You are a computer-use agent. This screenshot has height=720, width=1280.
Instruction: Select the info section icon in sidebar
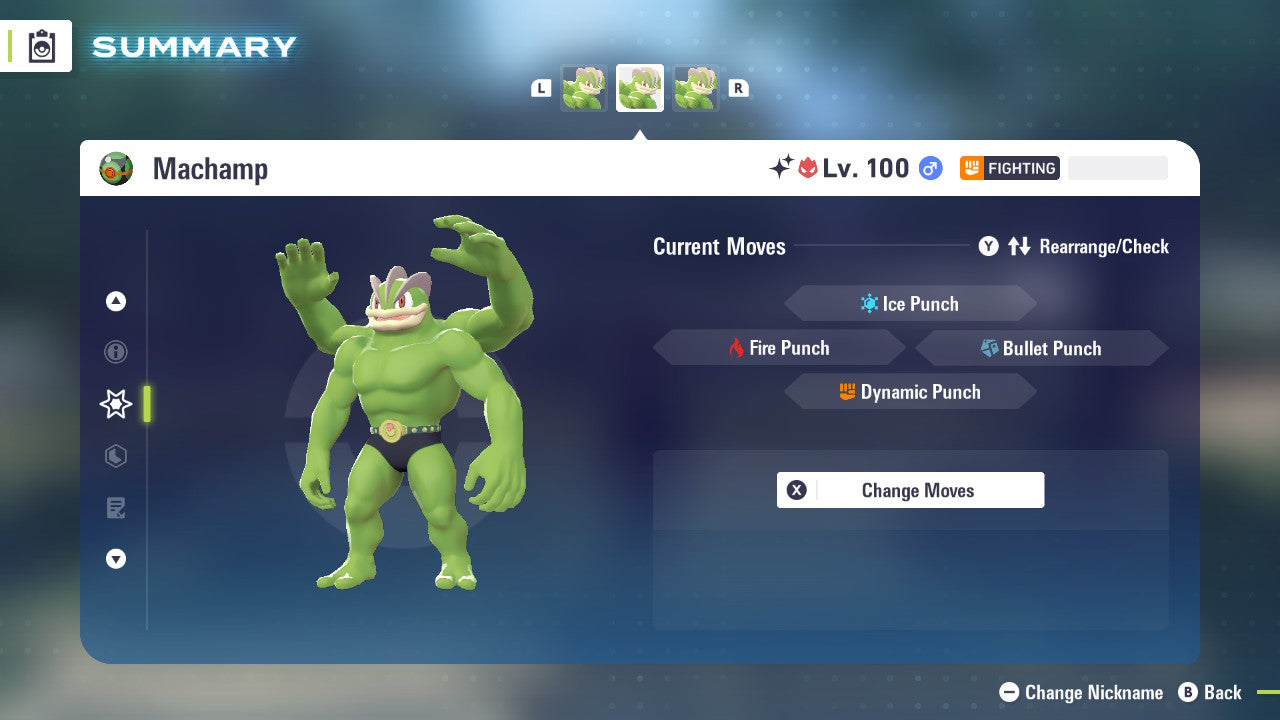(x=116, y=352)
